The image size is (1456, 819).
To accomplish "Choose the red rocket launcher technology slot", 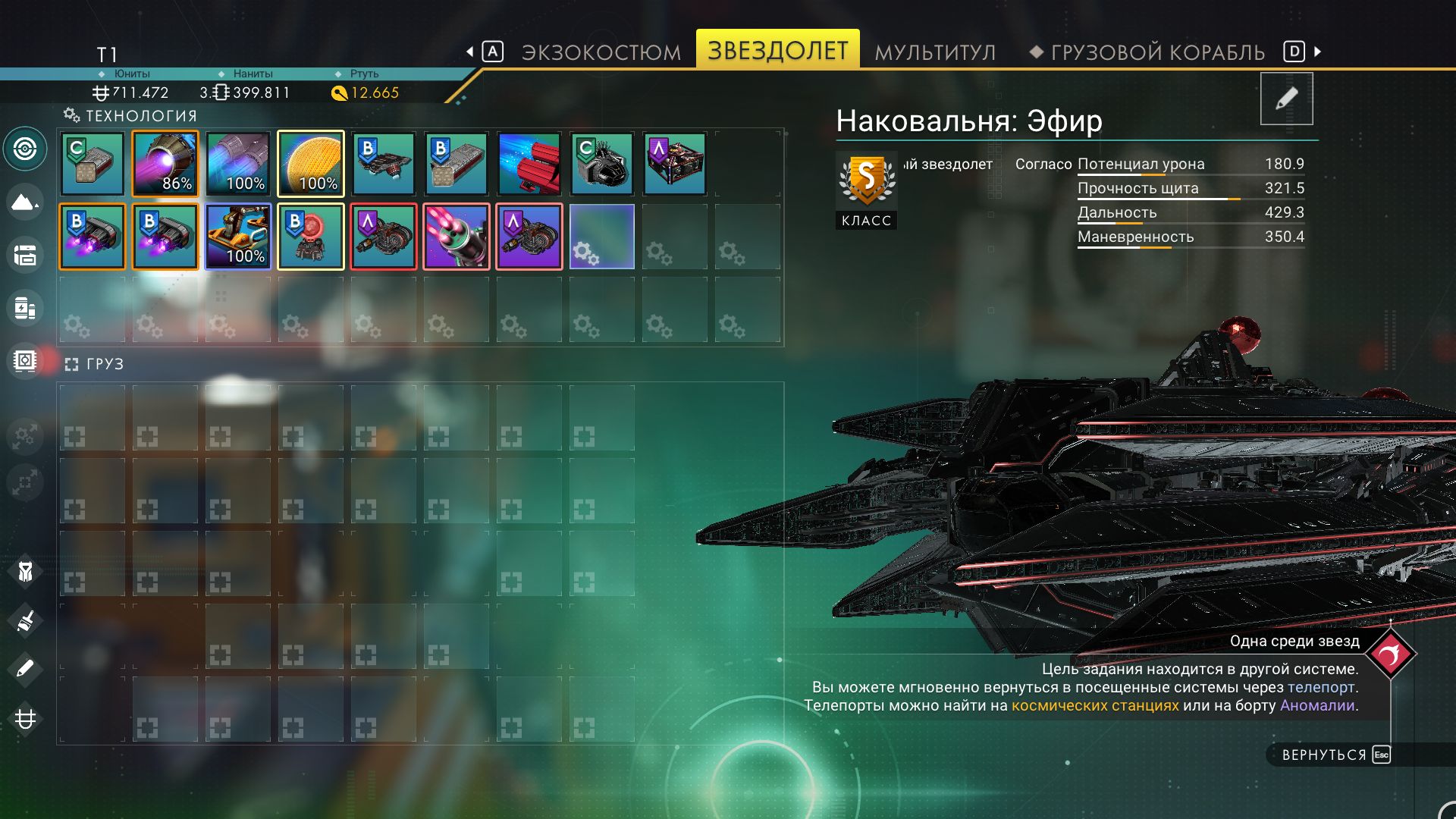I will (529, 164).
